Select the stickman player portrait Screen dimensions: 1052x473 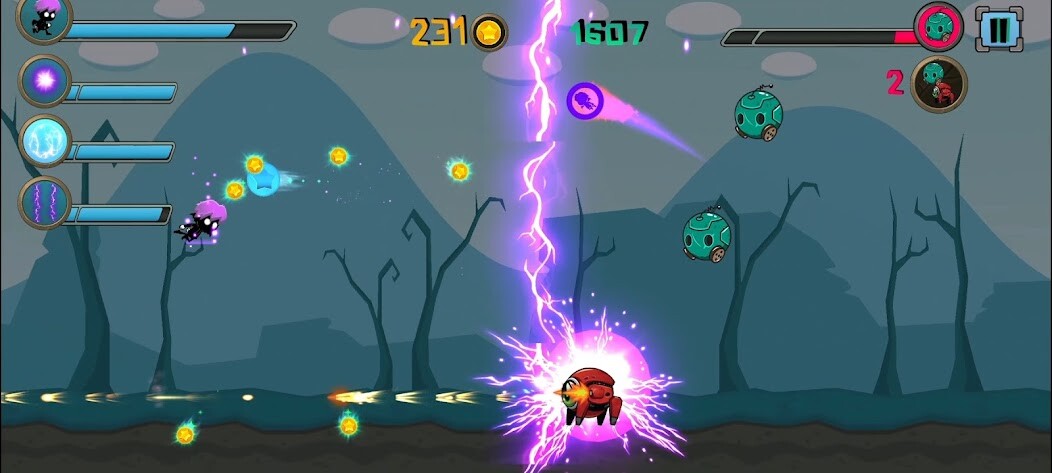45,19
